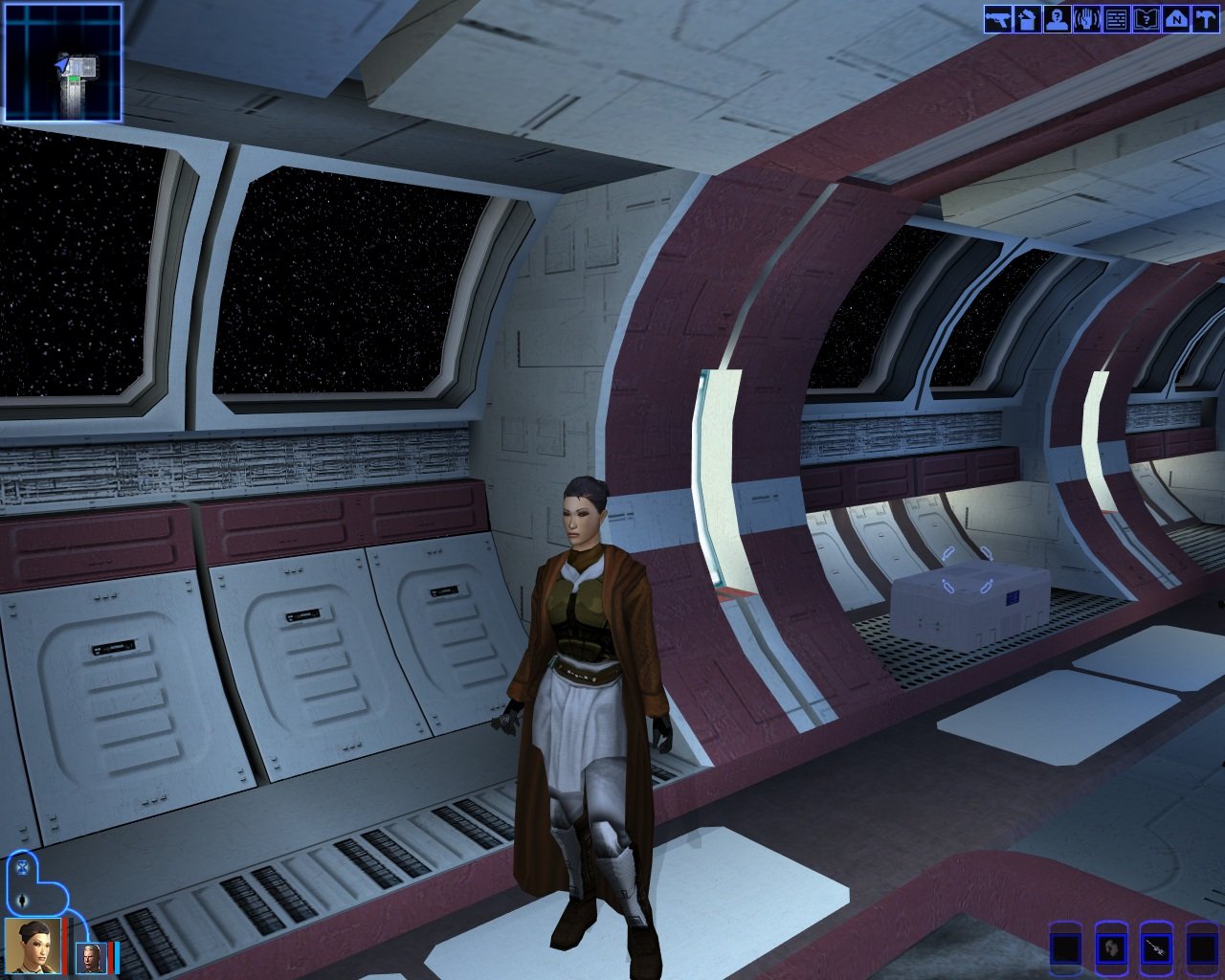Toggle the solo mode figure icon
The height and width of the screenshot is (980, 1225).
(x=22, y=901)
